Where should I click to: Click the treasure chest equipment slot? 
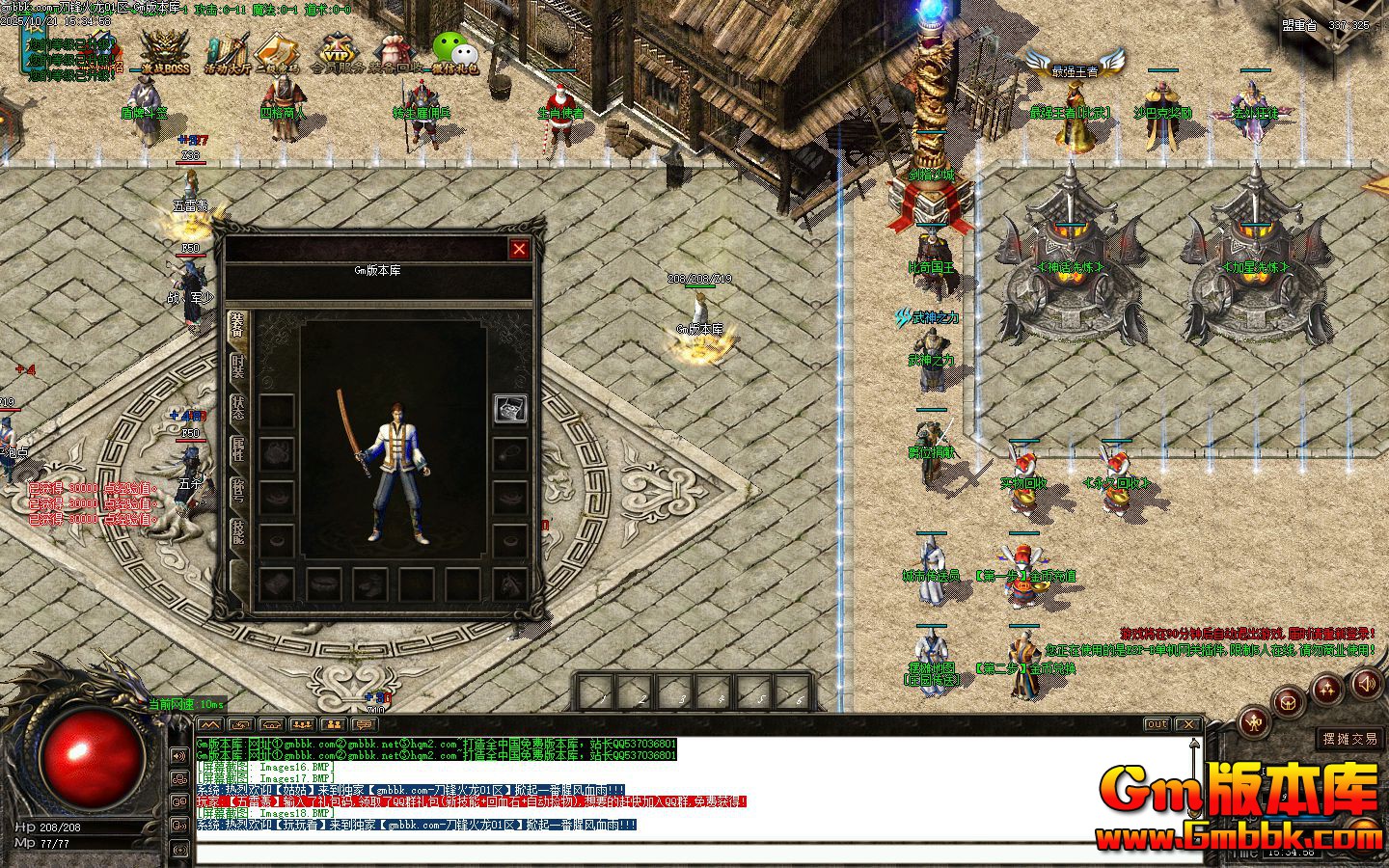510,408
